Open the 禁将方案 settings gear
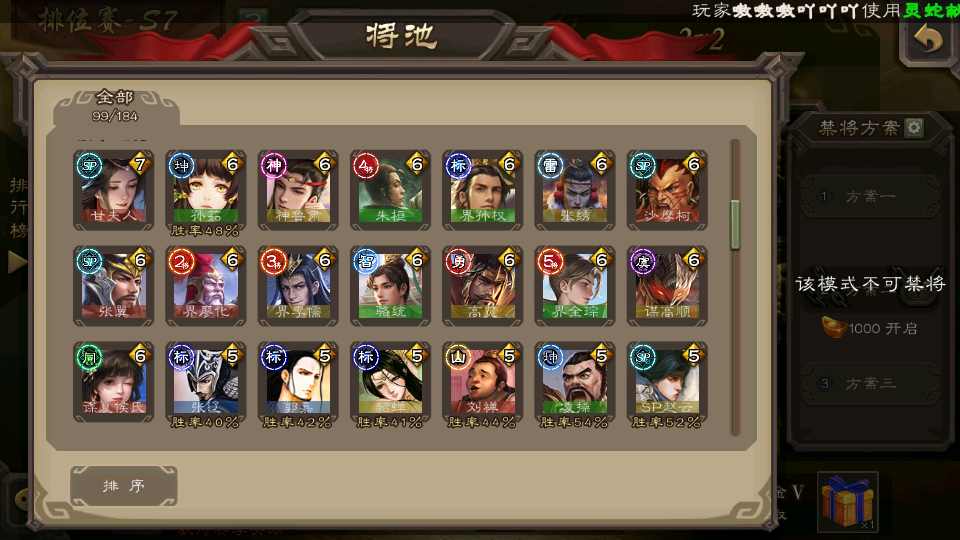 pos(913,128)
